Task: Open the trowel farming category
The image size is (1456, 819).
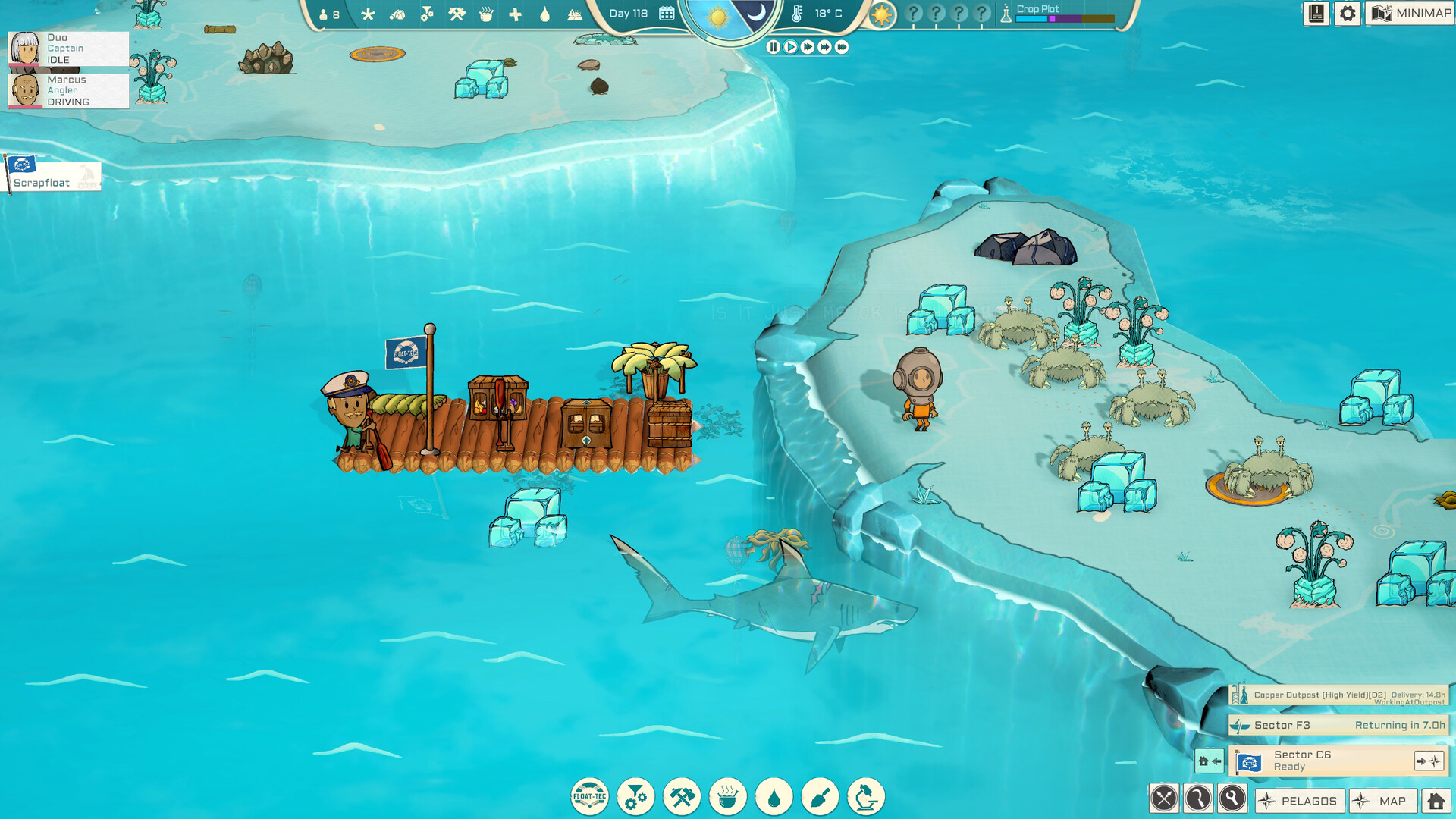Action: pos(820,797)
